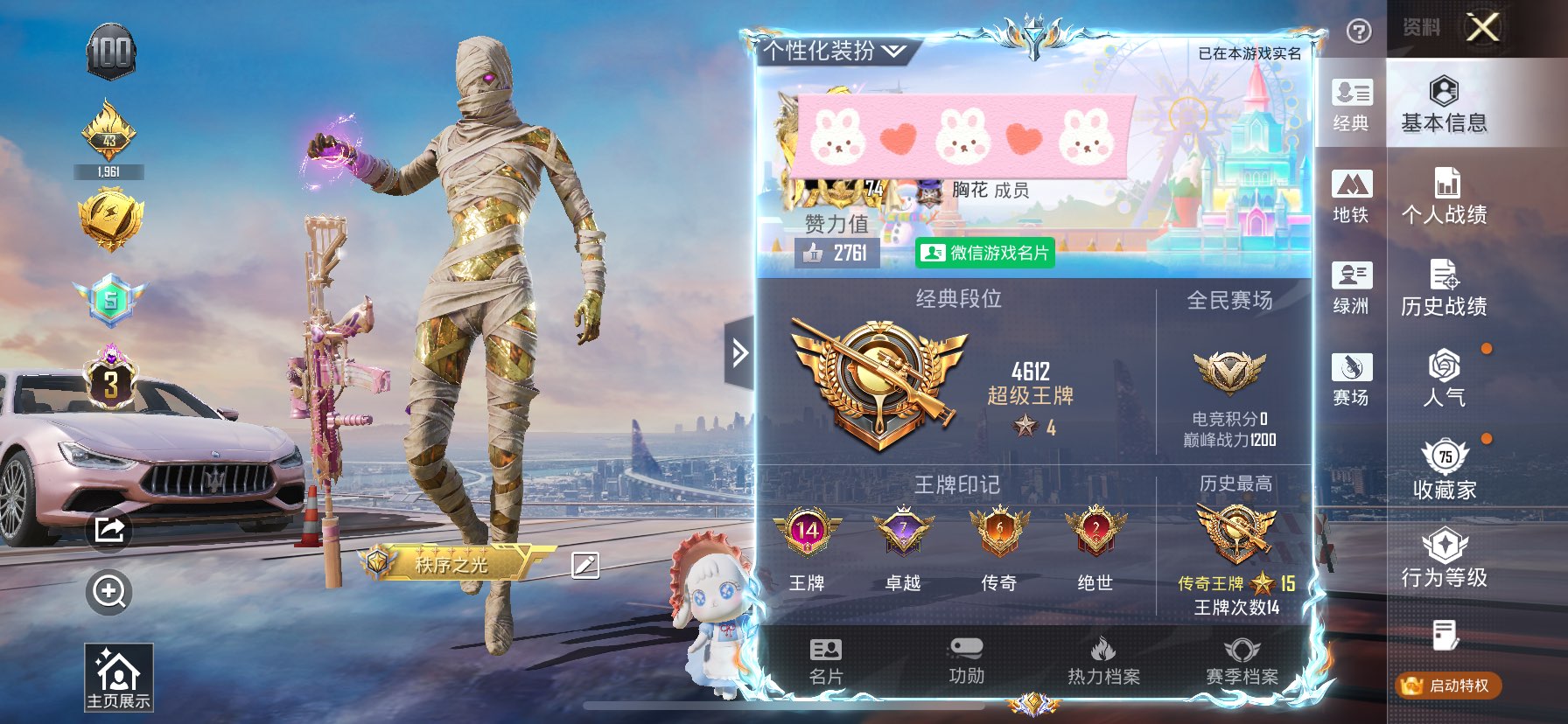Viewport: 1568px width, 724px height.
Task: Click the 启动特权 launch privilege button
Action: (x=1448, y=686)
